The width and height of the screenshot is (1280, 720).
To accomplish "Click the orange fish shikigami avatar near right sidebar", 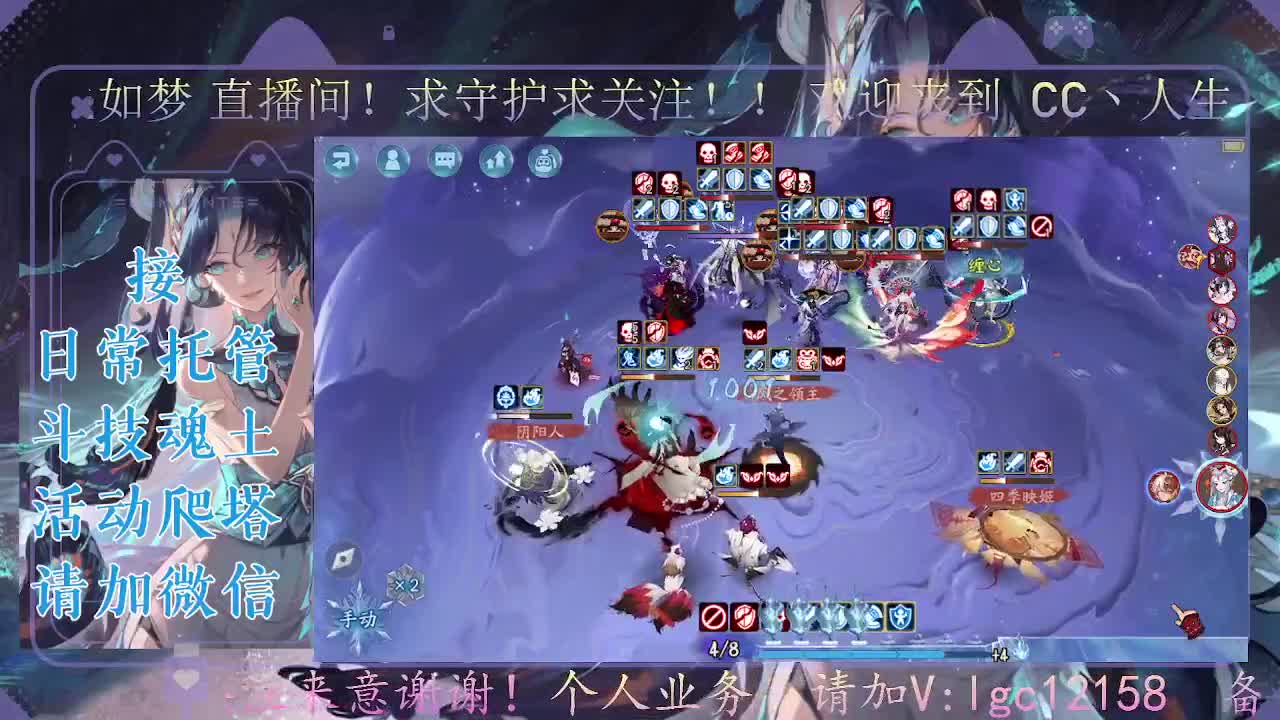I will (1189, 256).
